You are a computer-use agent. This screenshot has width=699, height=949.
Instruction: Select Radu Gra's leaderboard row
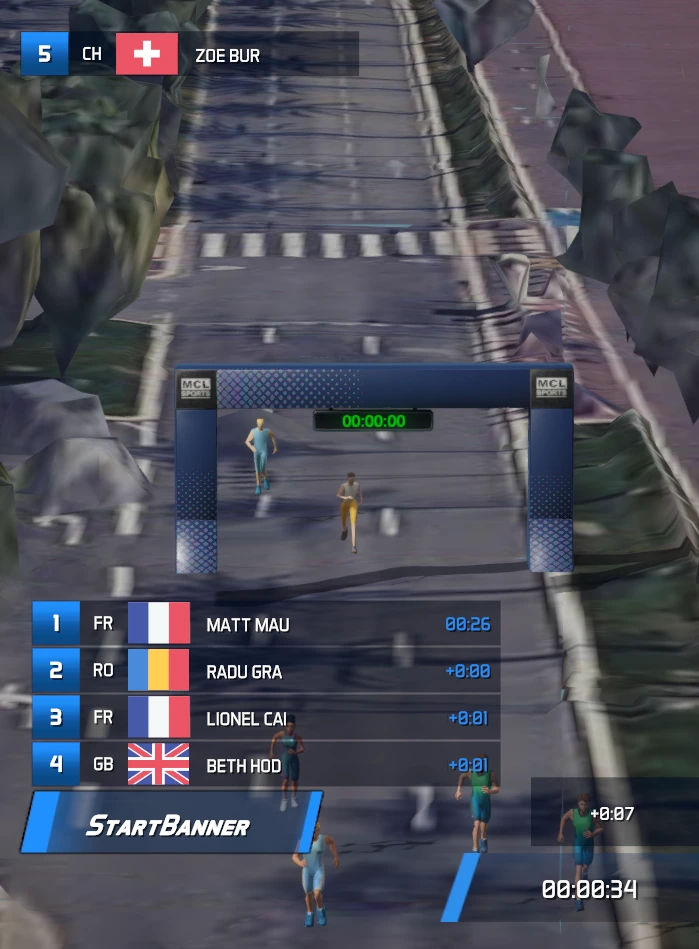coord(265,671)
